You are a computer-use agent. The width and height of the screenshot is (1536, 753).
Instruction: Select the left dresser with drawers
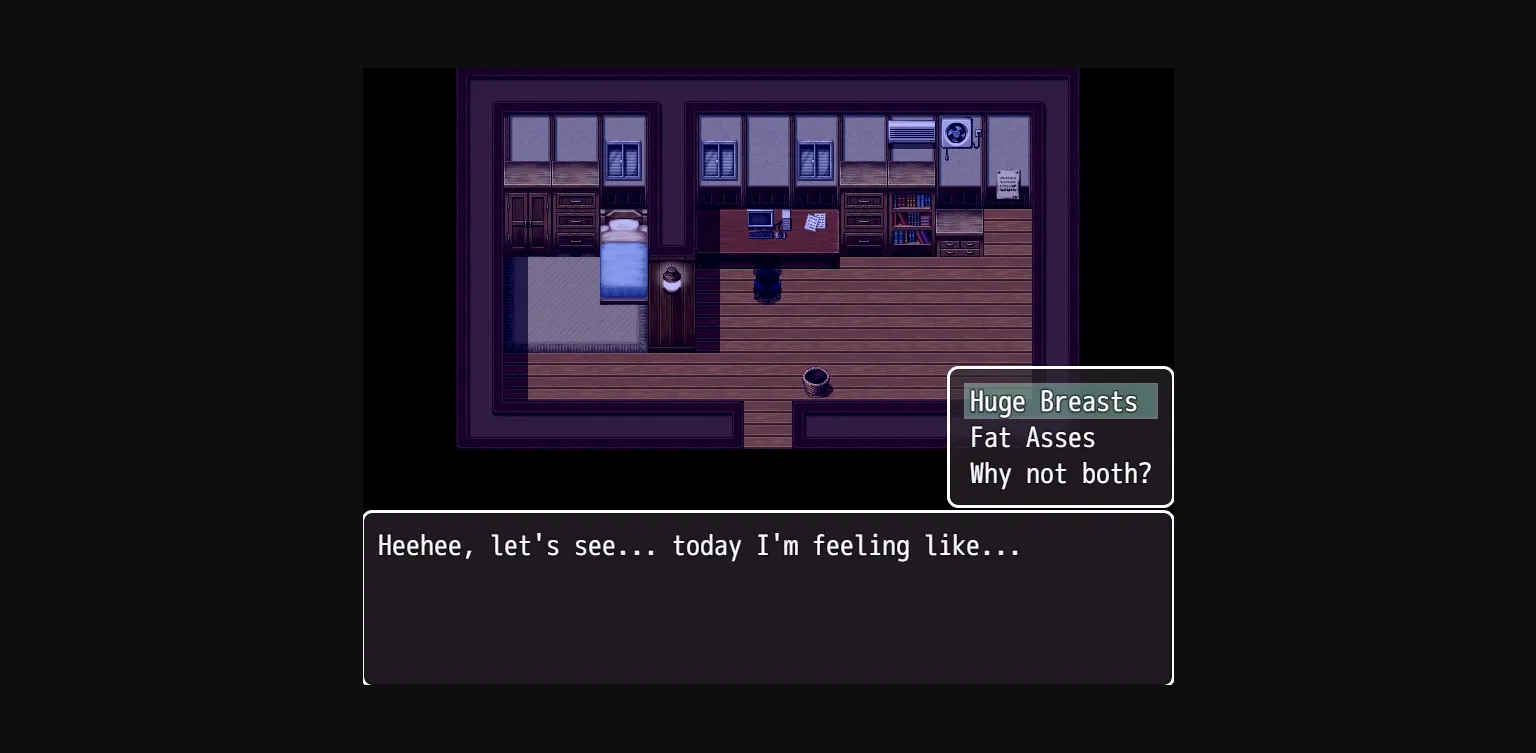tap(577, 222)
